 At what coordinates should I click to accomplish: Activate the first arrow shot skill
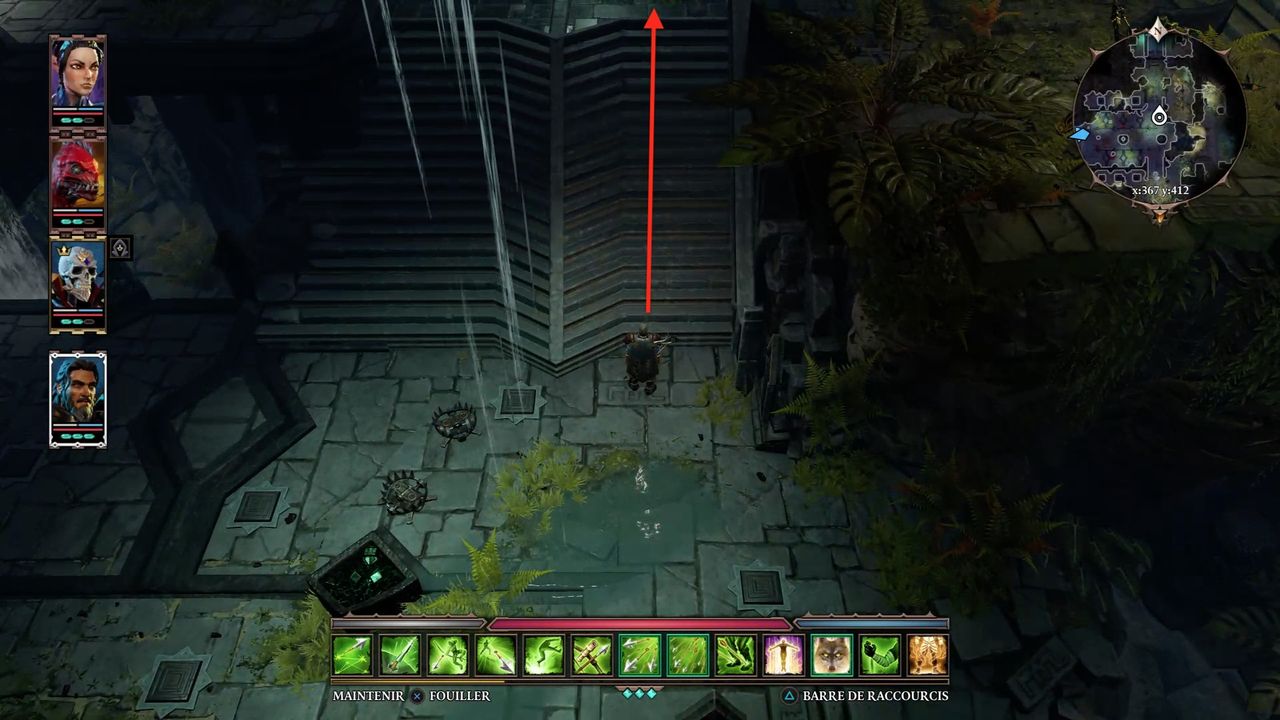coord(352,655)
